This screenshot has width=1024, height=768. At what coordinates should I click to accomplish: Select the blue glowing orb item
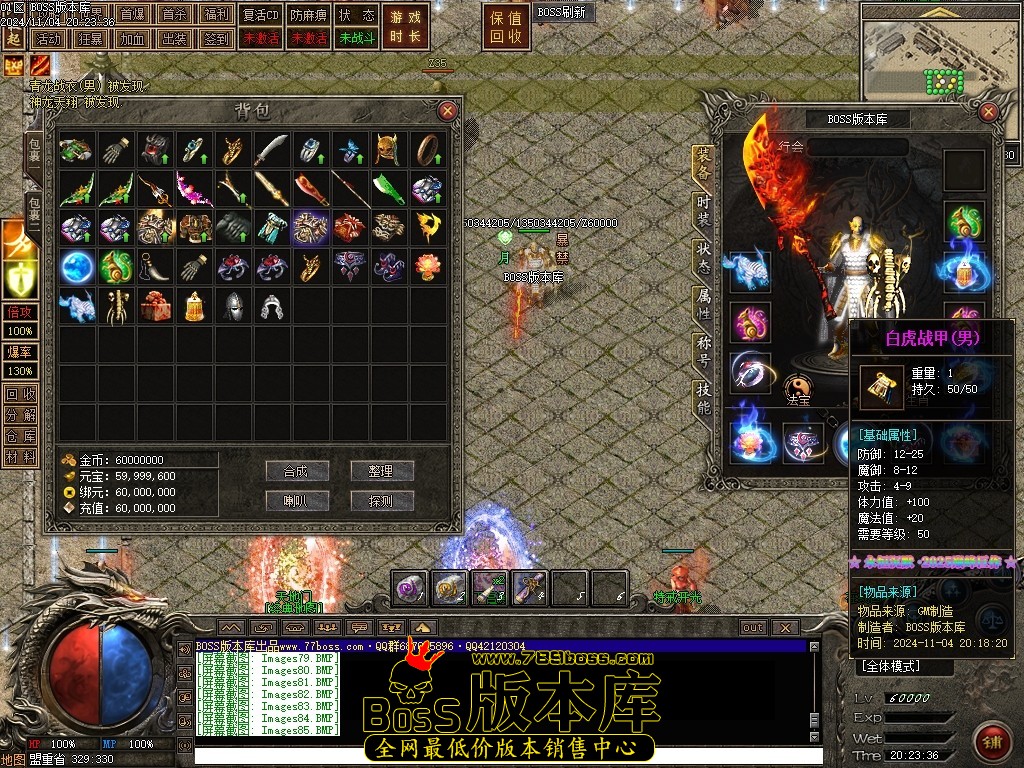75,266
